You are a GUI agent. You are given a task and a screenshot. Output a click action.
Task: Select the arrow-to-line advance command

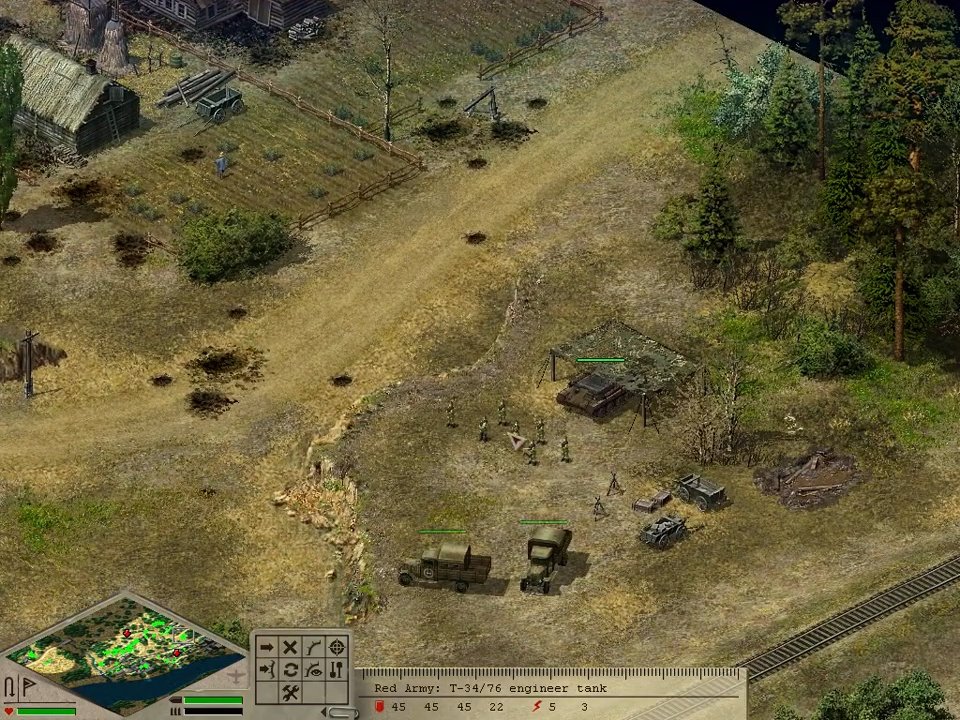tap(267, 670)
